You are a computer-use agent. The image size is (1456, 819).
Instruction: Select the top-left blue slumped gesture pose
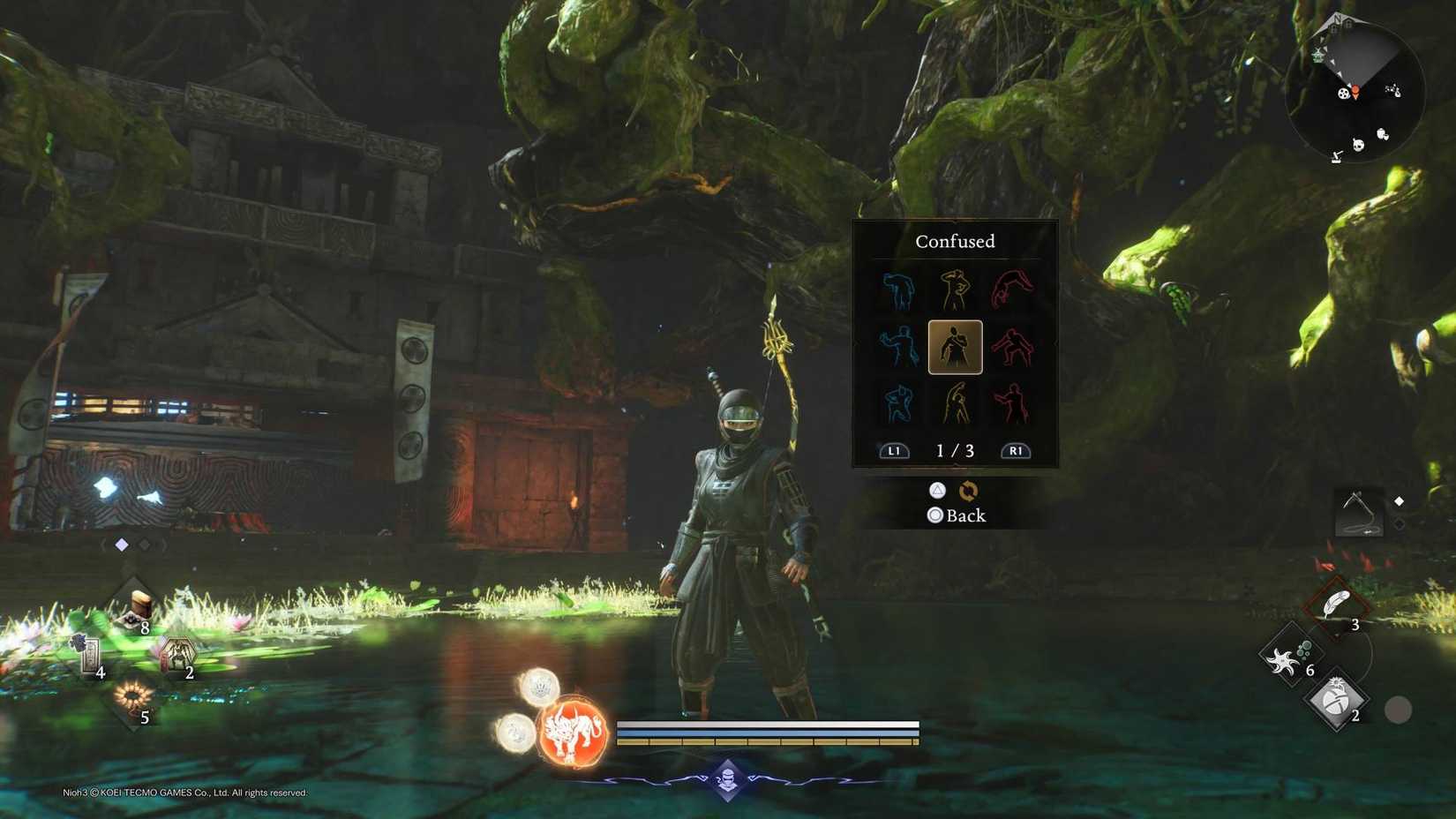click(x=896, y=291)
